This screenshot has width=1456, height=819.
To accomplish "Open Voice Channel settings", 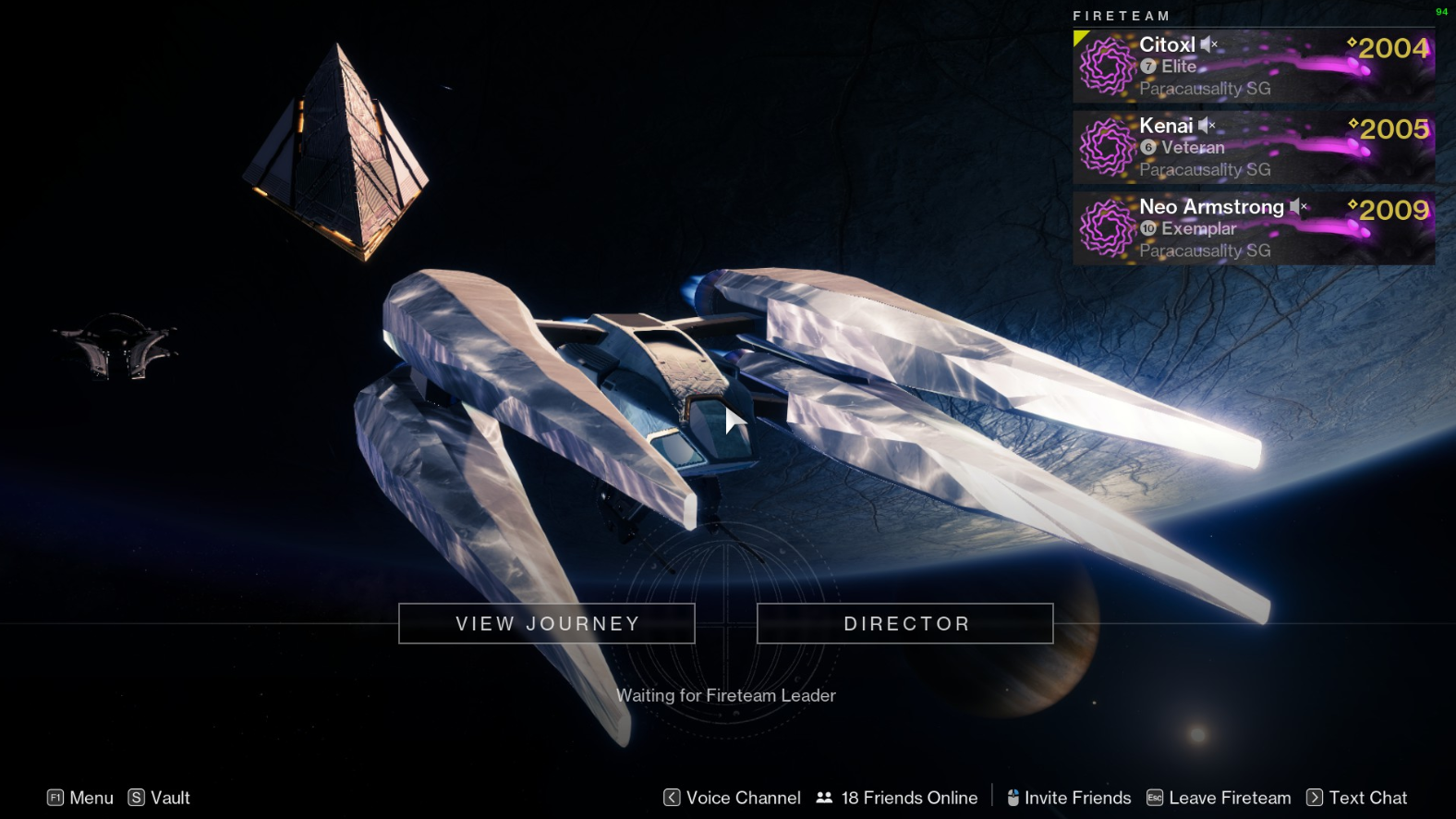I will coord(733,798).
